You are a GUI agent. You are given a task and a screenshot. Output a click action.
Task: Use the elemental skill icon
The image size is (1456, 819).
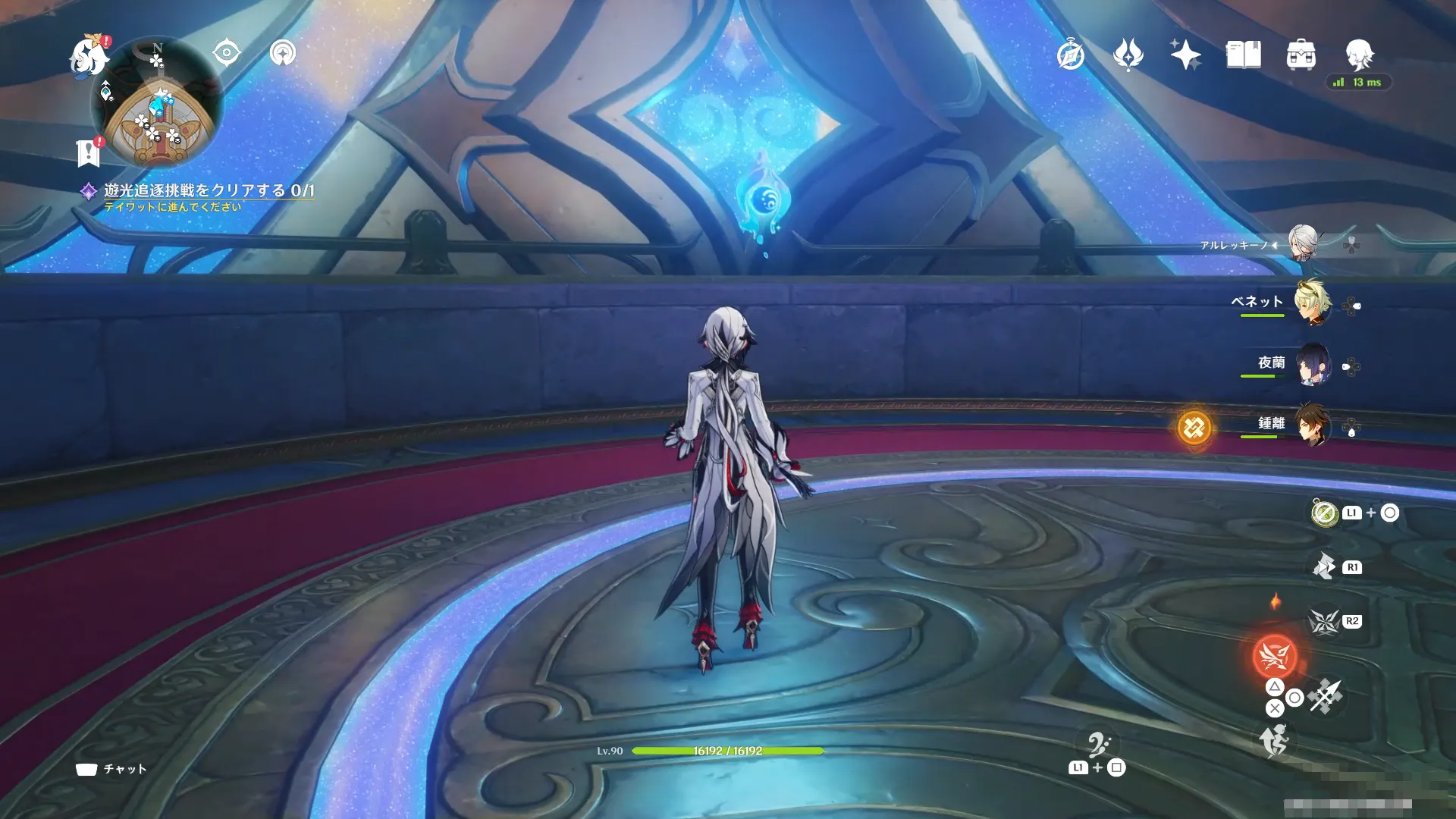[1324, 621]
